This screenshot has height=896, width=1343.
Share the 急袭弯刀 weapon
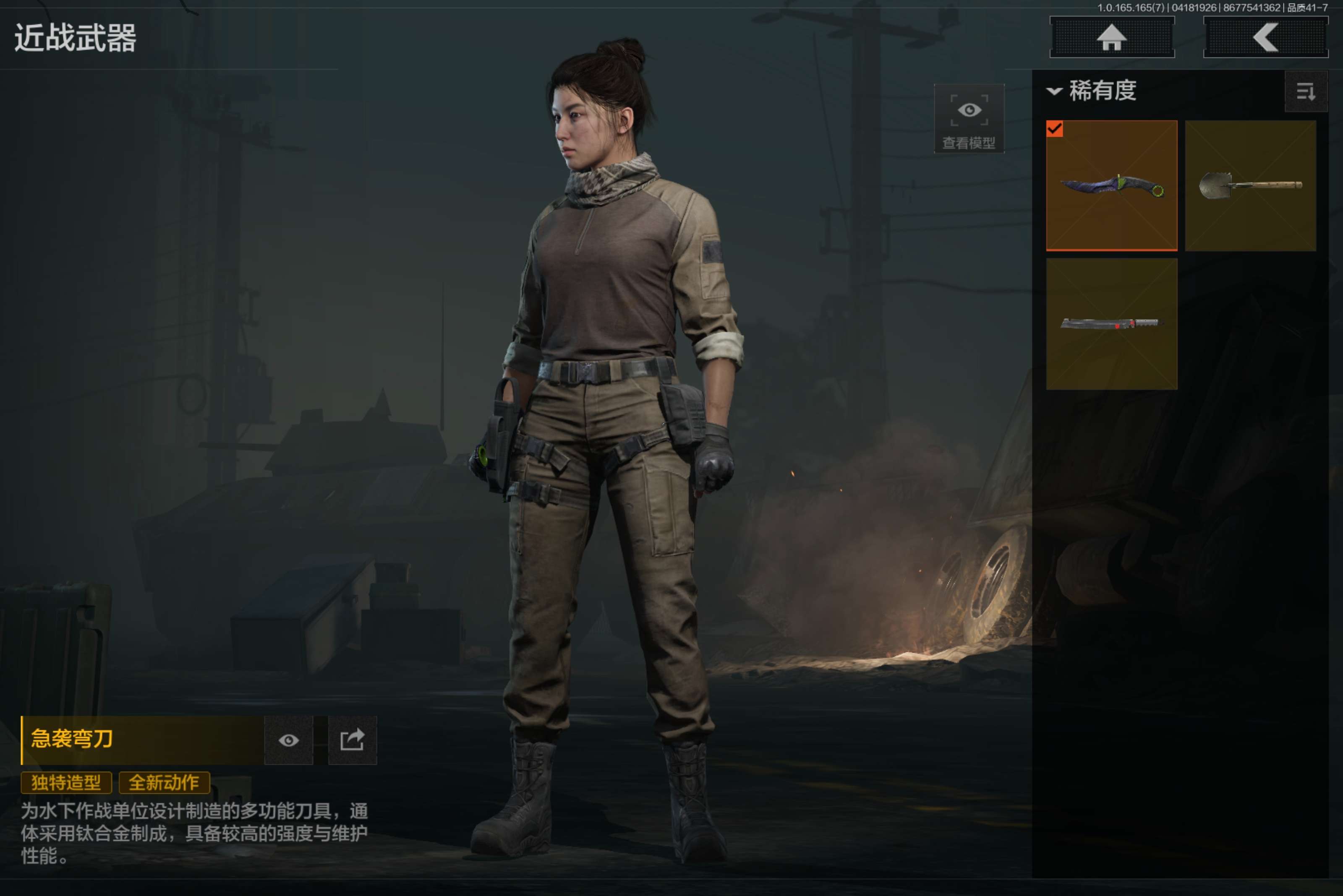pyautogui.click(x=352, y=740)
